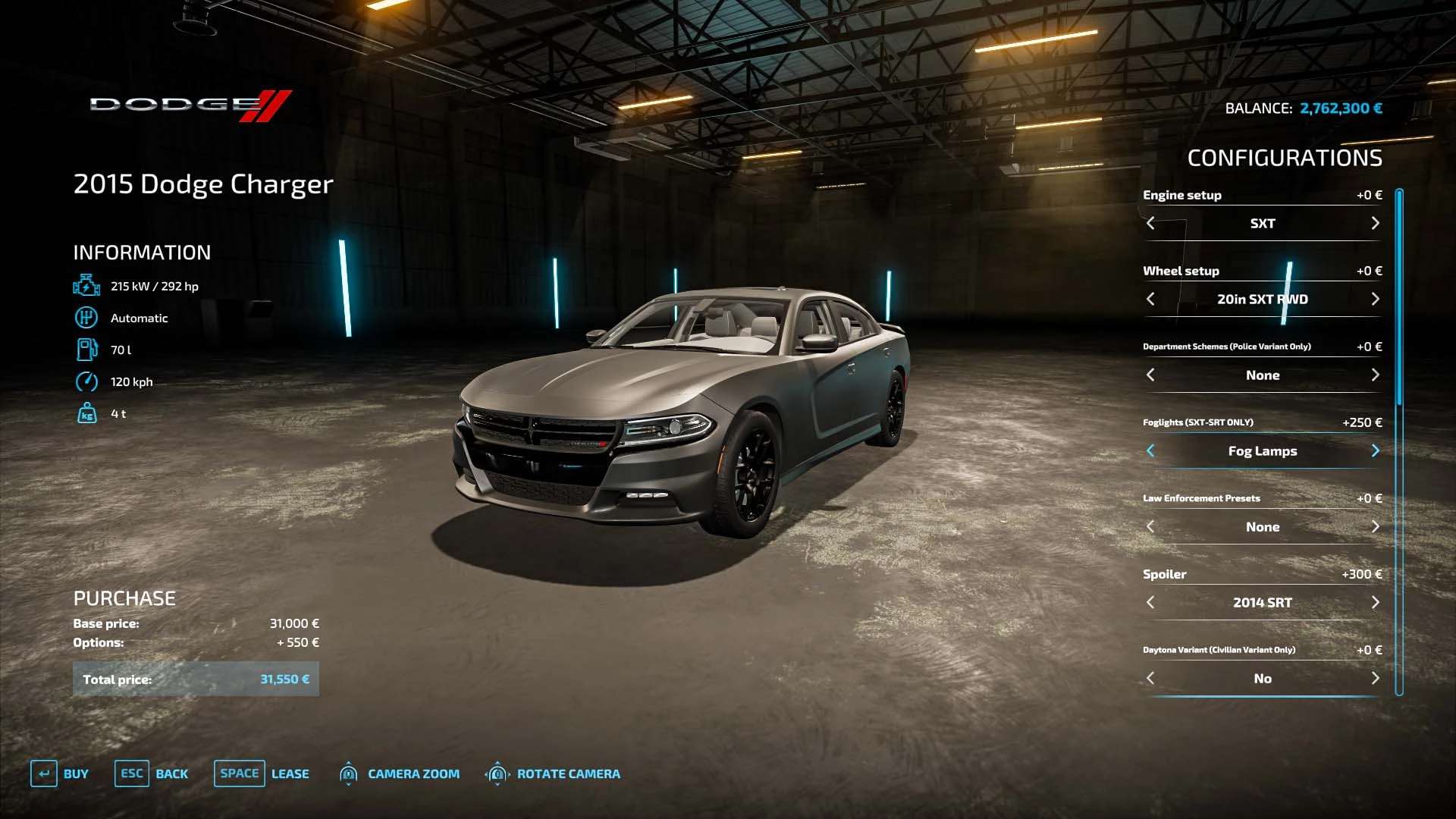The width and height of the screenshot is (1456, 819).
Task: Choose next Department Schemes option
Action: (x=1375, y=375)
